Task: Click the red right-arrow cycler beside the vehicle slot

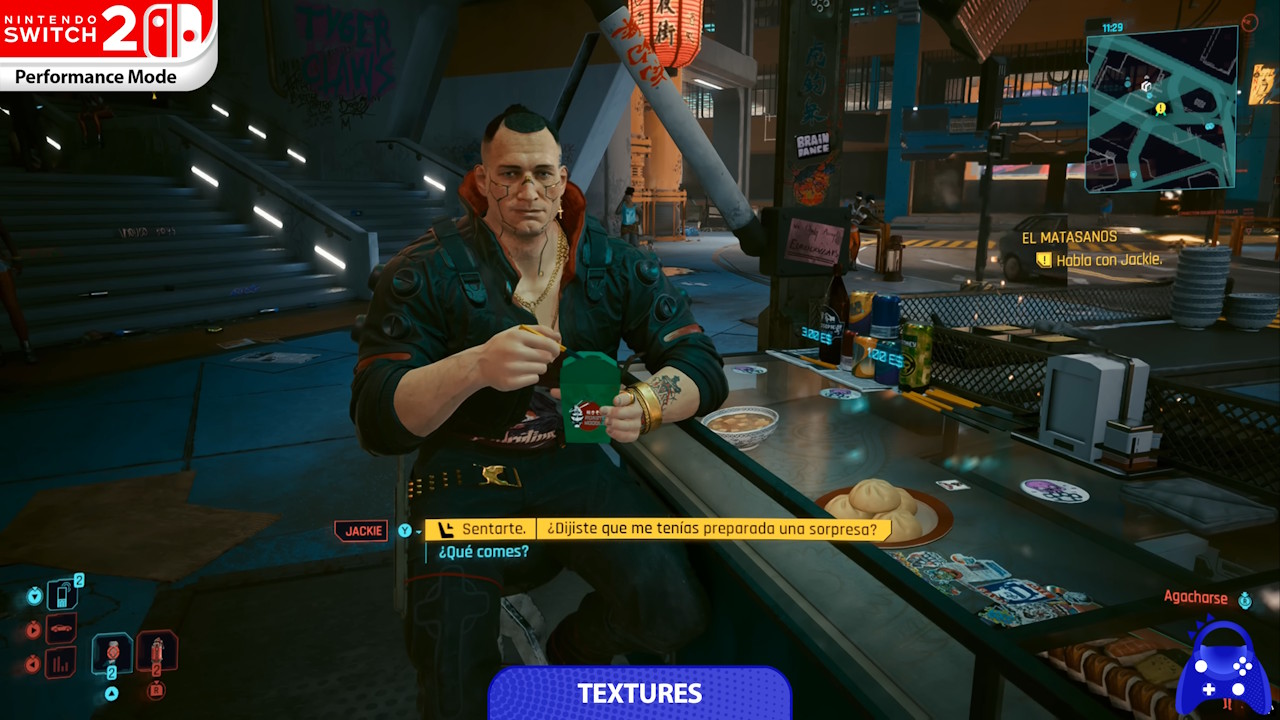Action: coord(33,628)
